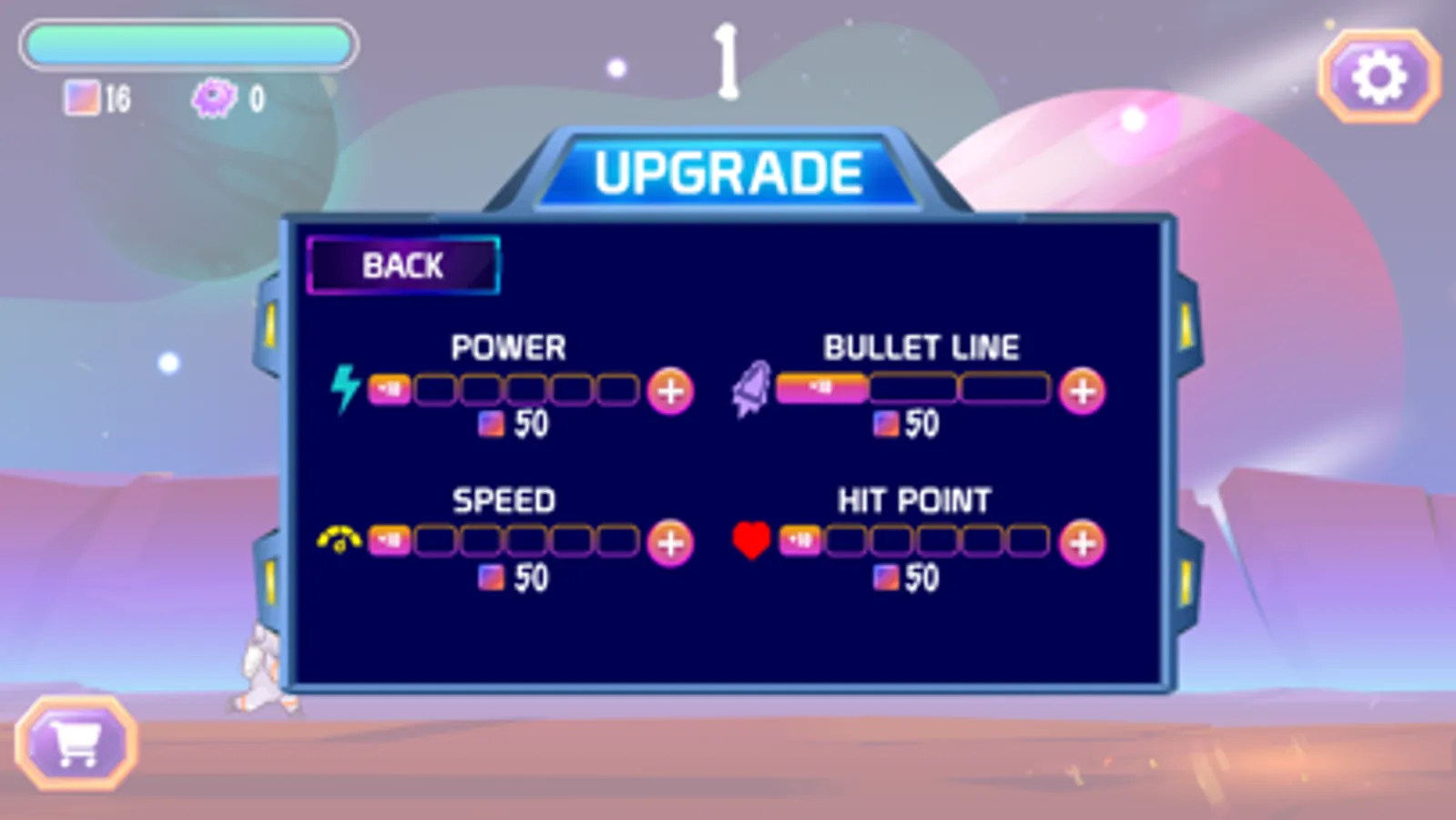1456x820 pixels.
Task: Click the Bullet Line rocket icon
Action: (x=750, y=386)
